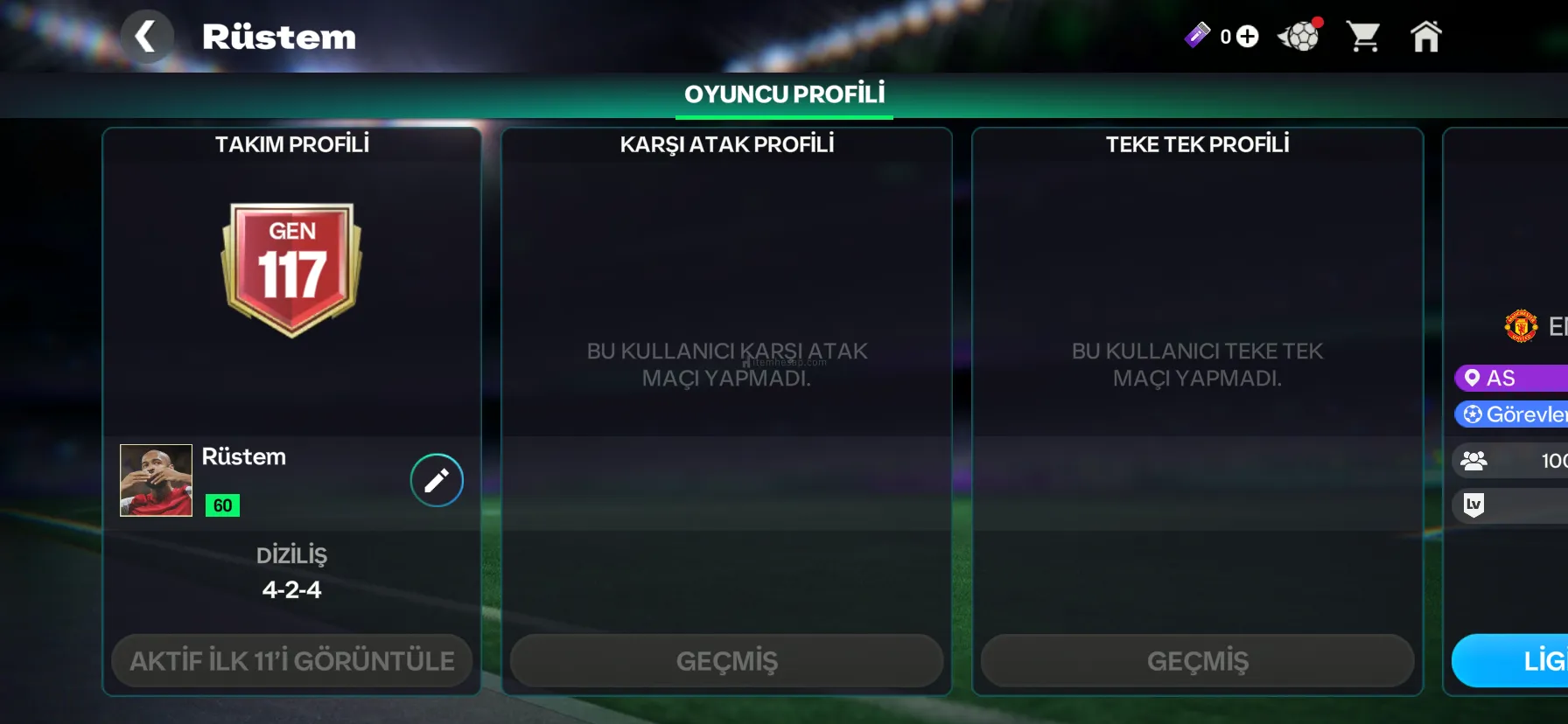Open Geçmiş under Teke Tek Profili
This screenshot has height=724, width=1568.
[x=1197, y=661]
